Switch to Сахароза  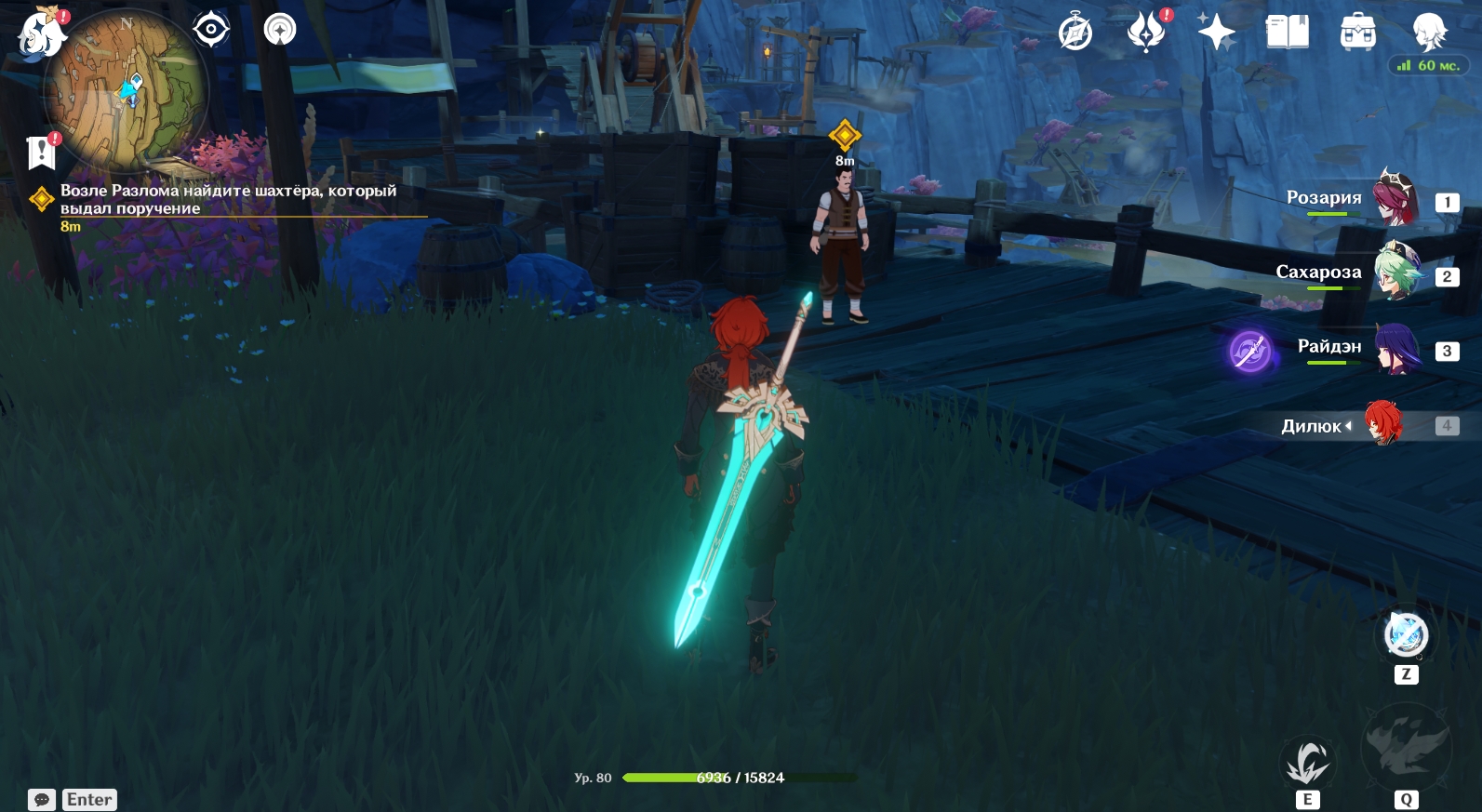pos(1395,272)
